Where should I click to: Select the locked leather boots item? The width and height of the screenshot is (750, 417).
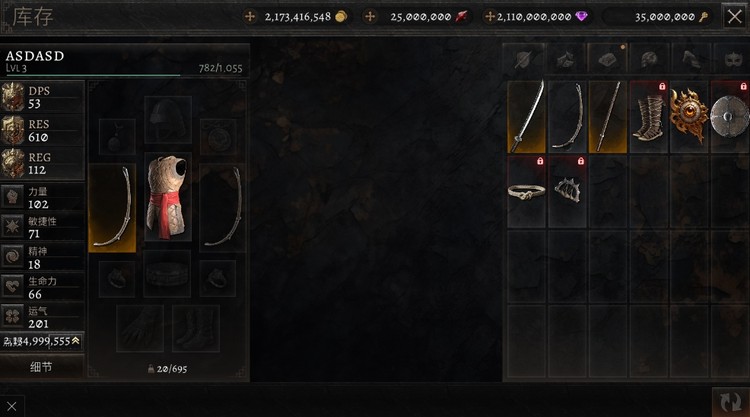[x=648, y=117]
